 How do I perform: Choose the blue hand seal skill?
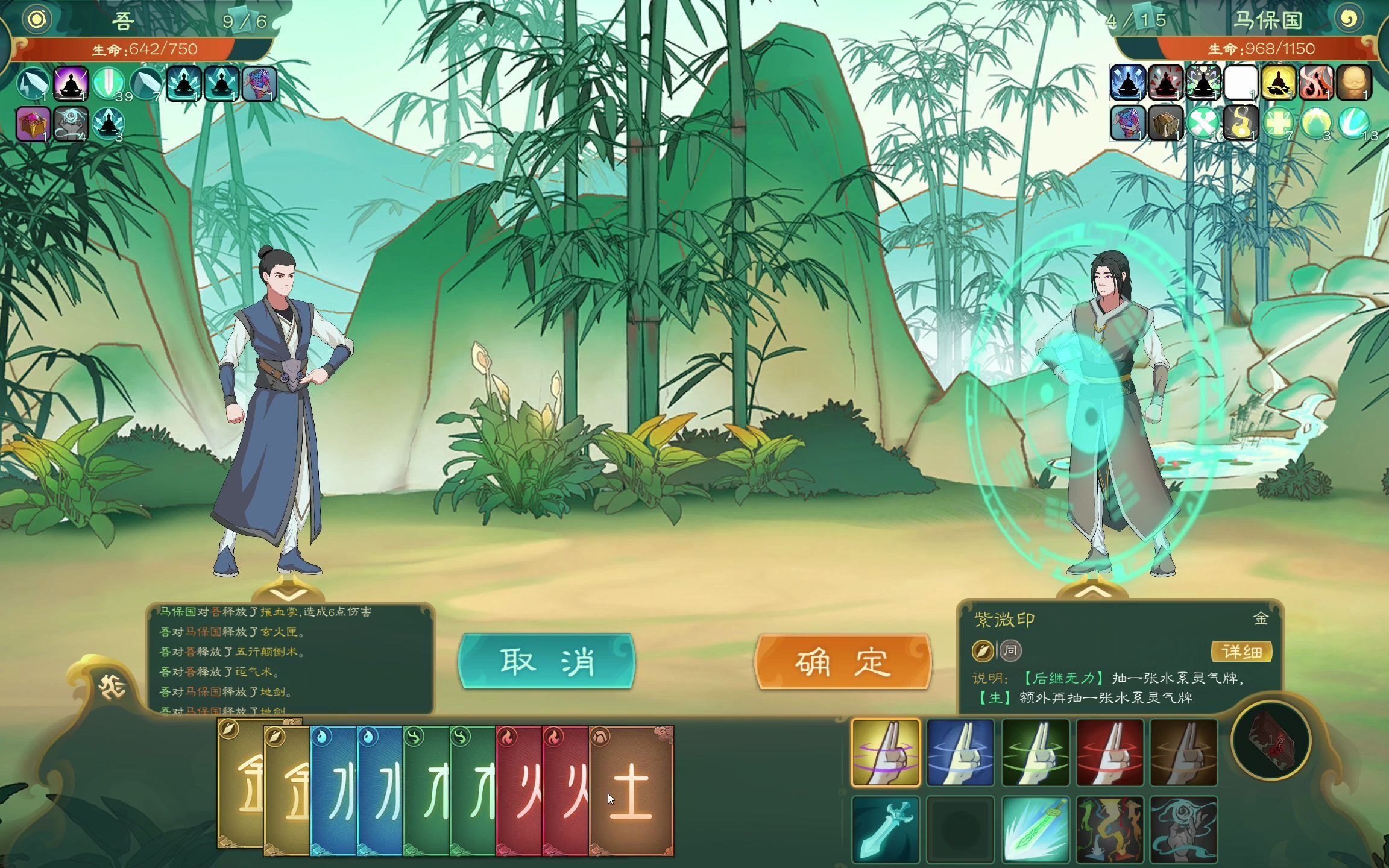(x=960, y=753)
